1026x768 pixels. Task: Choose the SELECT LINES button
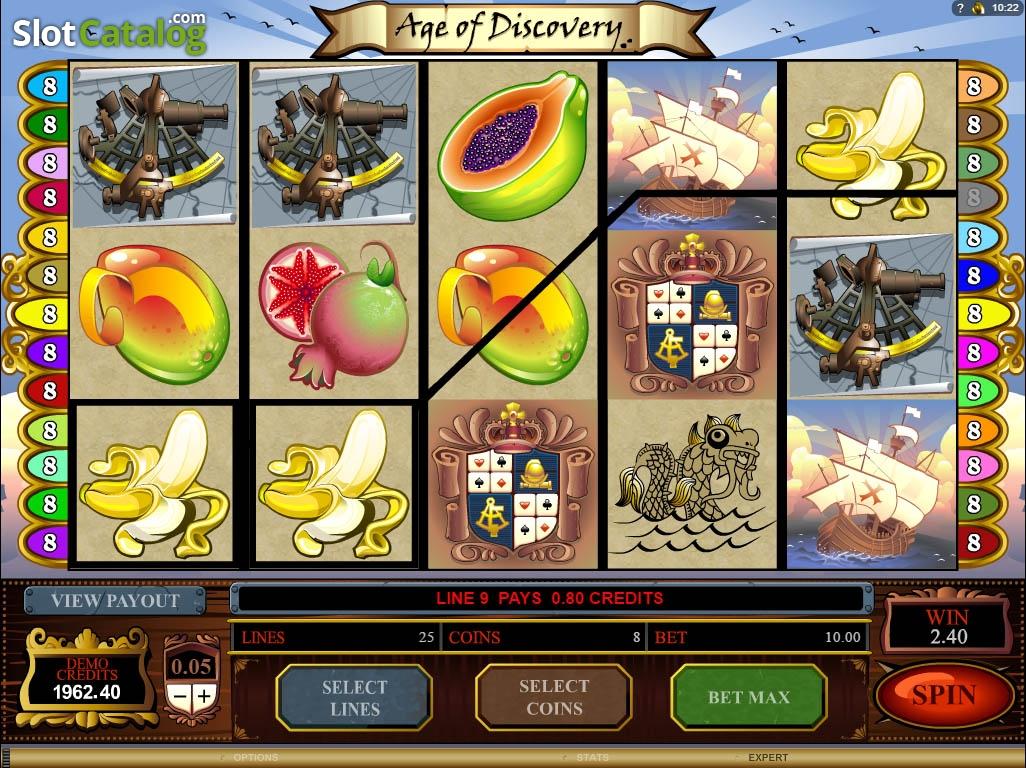(353, 697)
